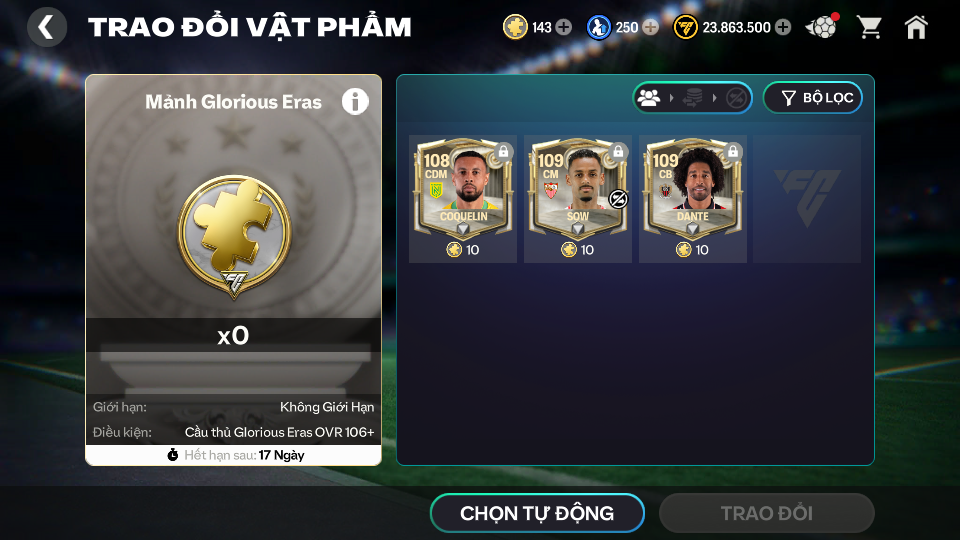Tap the Chọn Tự Động button

(537, 514)
